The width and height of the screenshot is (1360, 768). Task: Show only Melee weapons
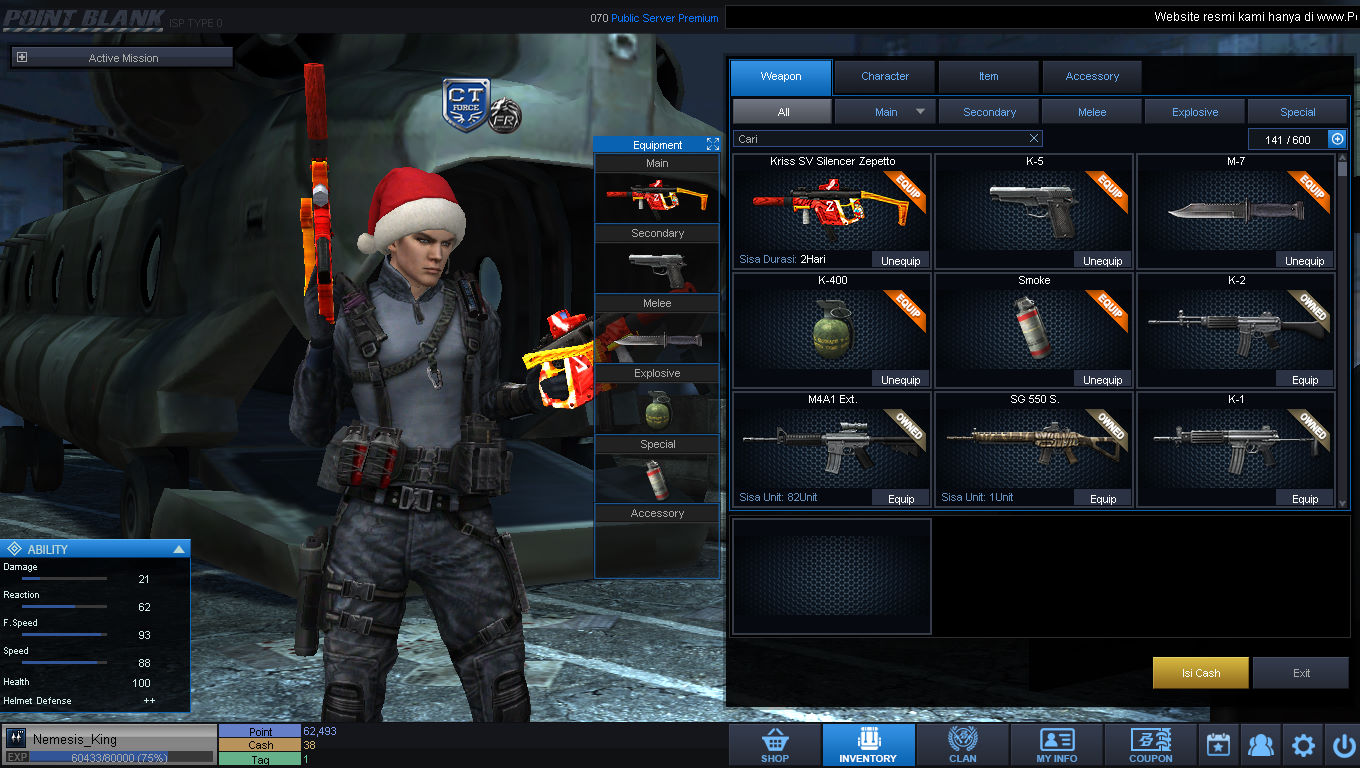click(1092, 112)
